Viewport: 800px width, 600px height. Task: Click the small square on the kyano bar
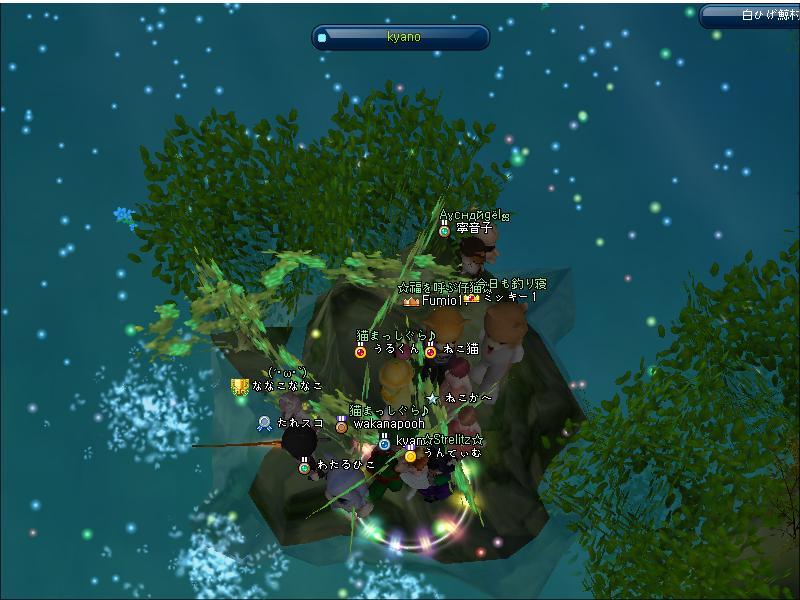point(322,38)
